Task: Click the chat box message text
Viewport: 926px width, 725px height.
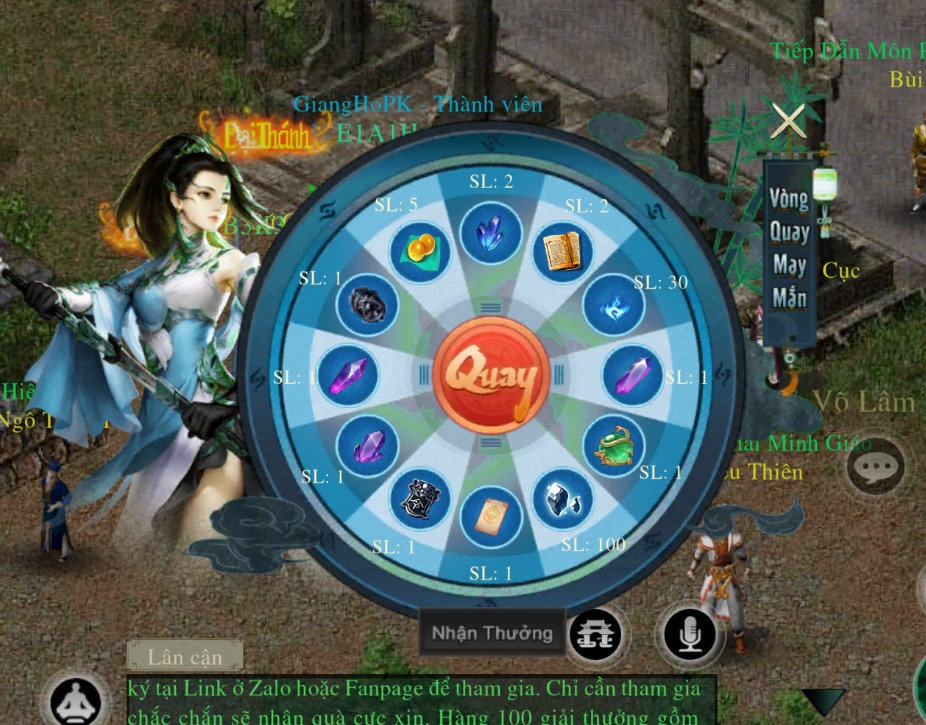Action: [x=420, y=702]
